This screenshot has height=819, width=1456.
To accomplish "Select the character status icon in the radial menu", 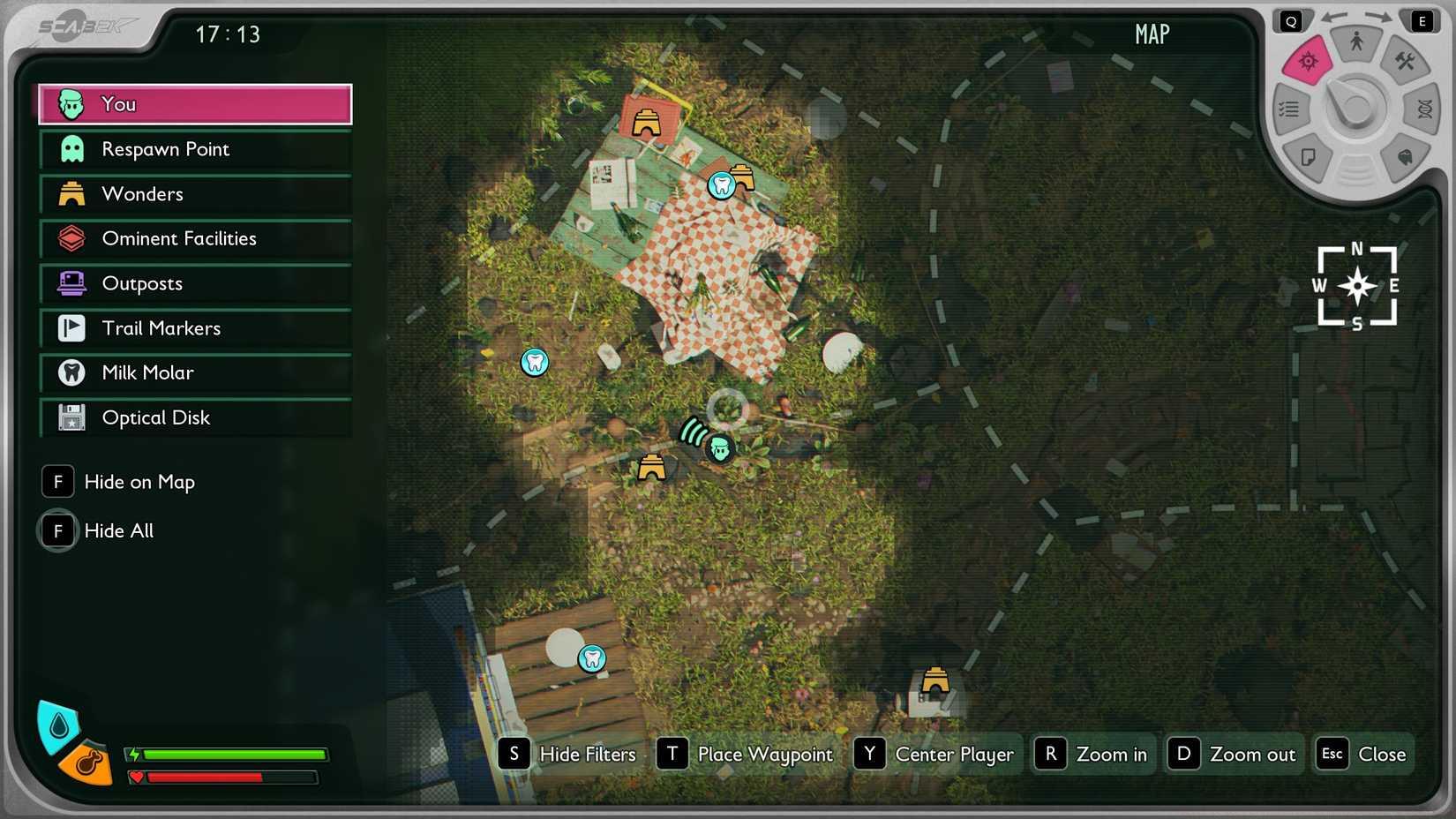I will 1358,41.
